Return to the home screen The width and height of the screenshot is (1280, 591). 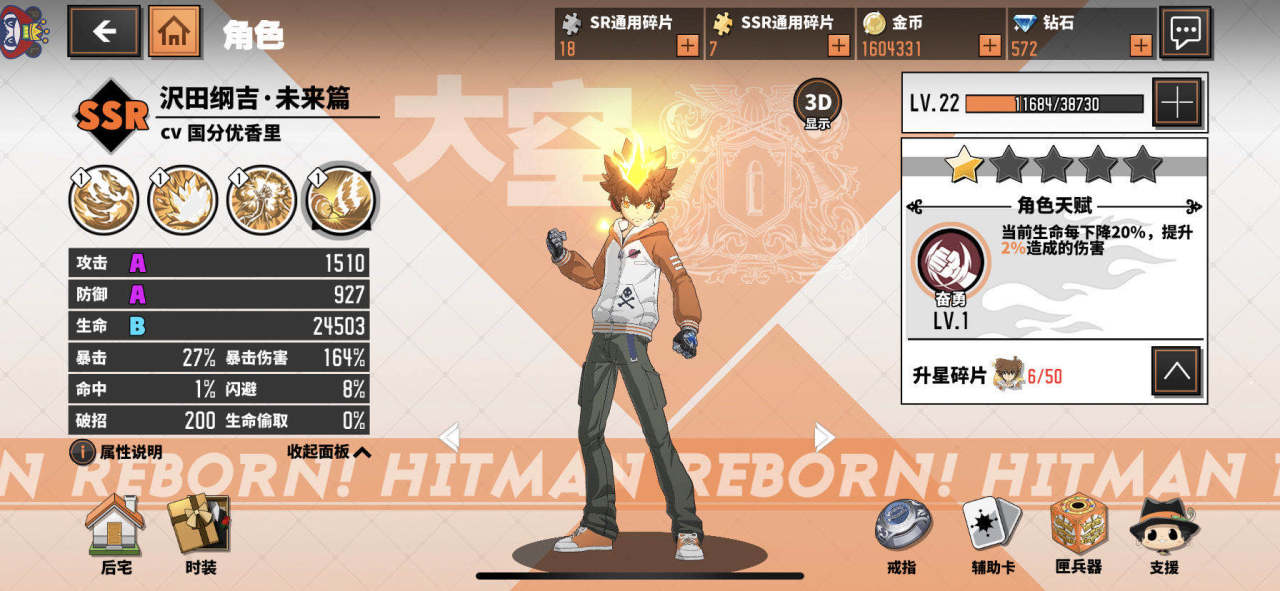174,31
